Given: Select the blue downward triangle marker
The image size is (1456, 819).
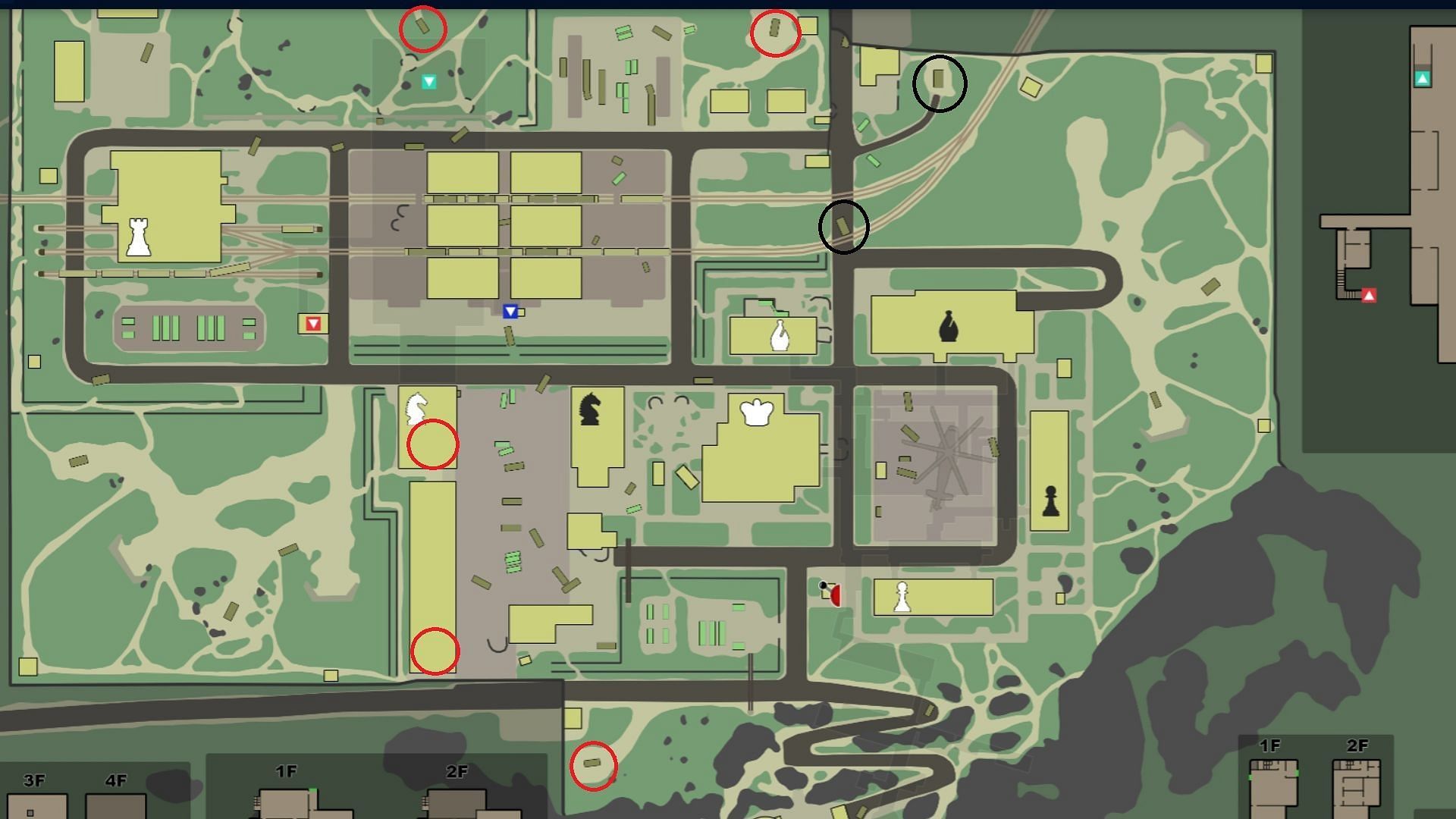Looking at the screenshot, I should point(510,311).
